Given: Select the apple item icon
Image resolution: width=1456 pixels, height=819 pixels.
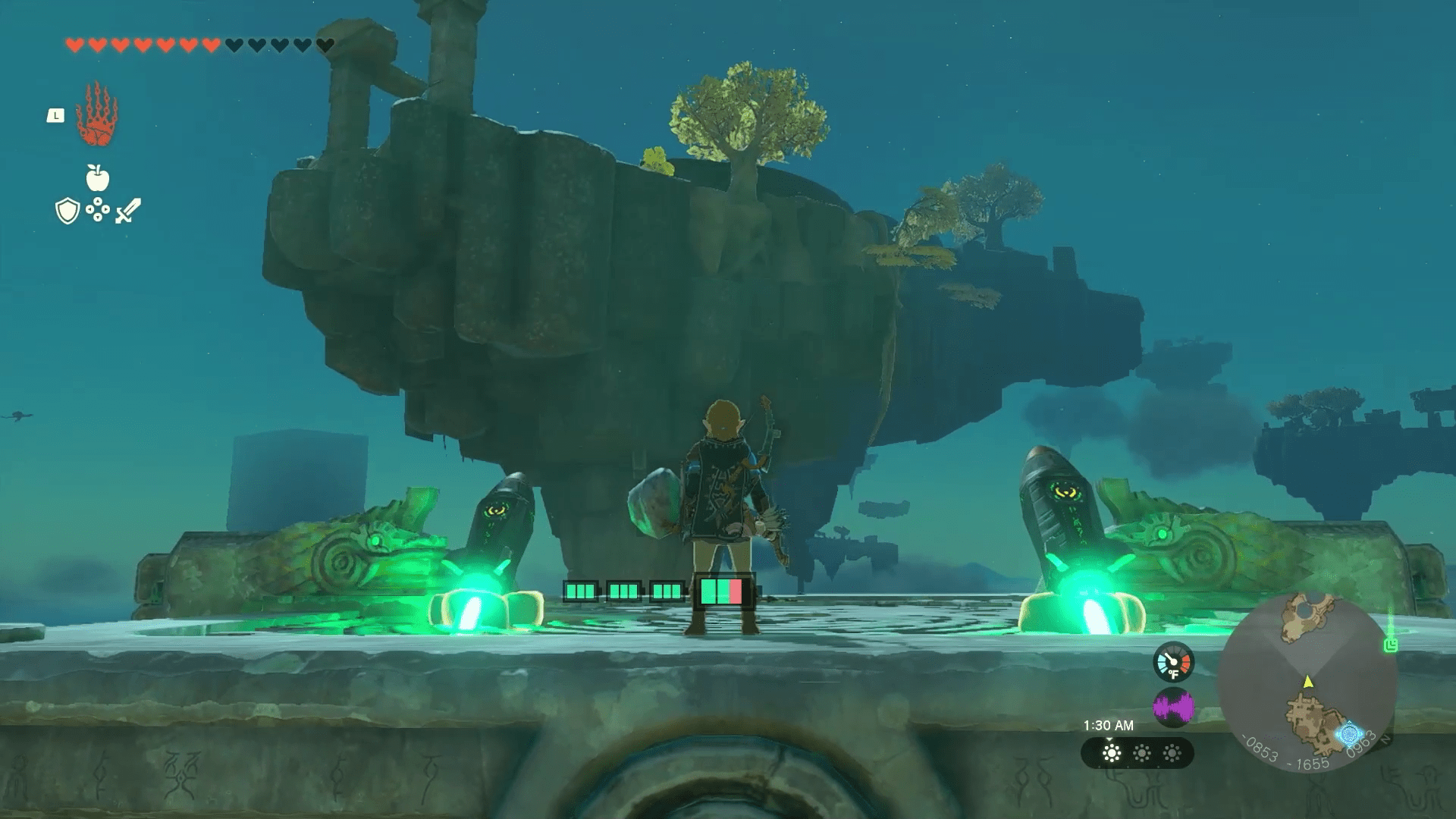Looking at the screenshot, I should coord(97,178).
